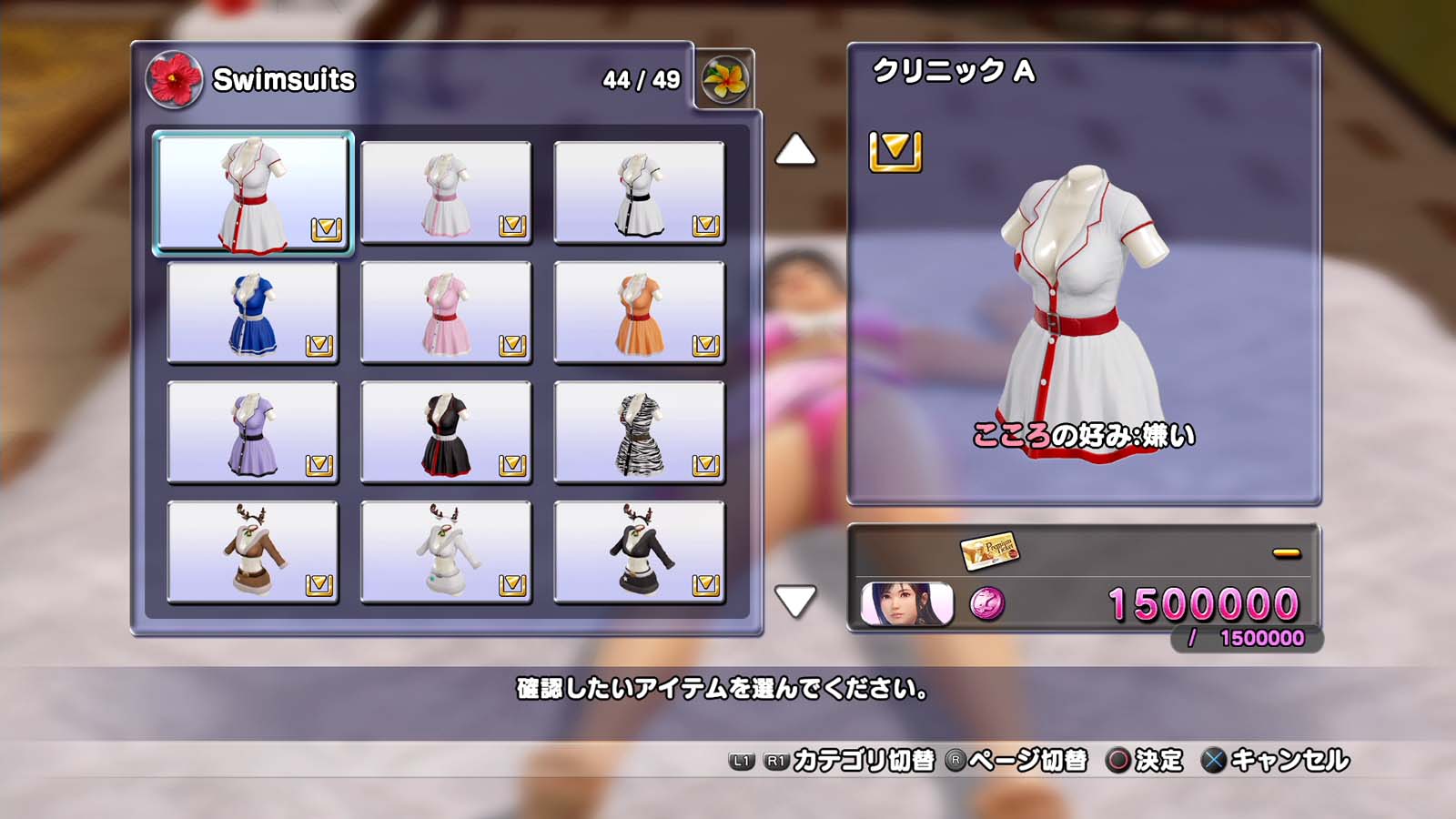Pick the black reindeer costume

[639, 552]
